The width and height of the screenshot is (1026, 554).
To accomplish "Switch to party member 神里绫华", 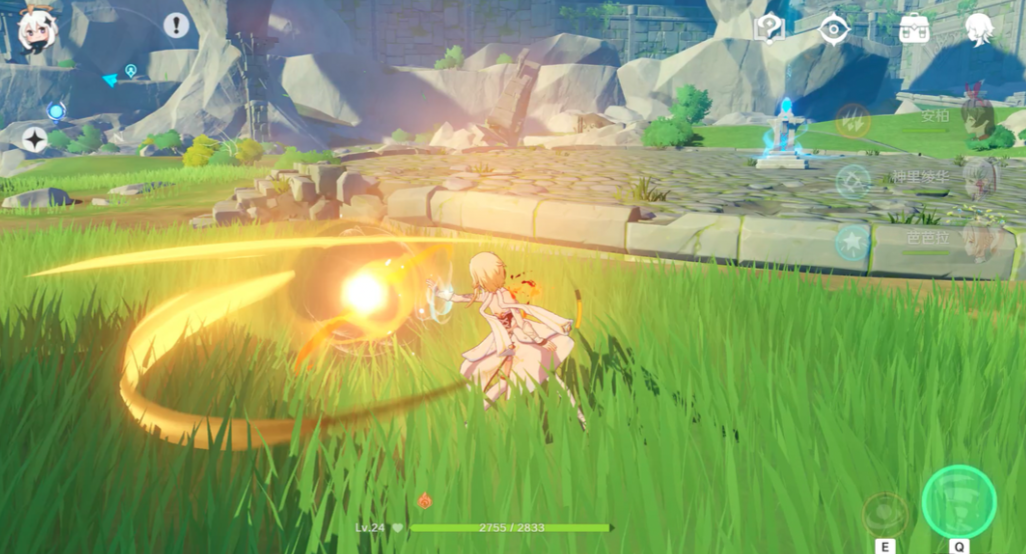I will click(x=977, y=180).
